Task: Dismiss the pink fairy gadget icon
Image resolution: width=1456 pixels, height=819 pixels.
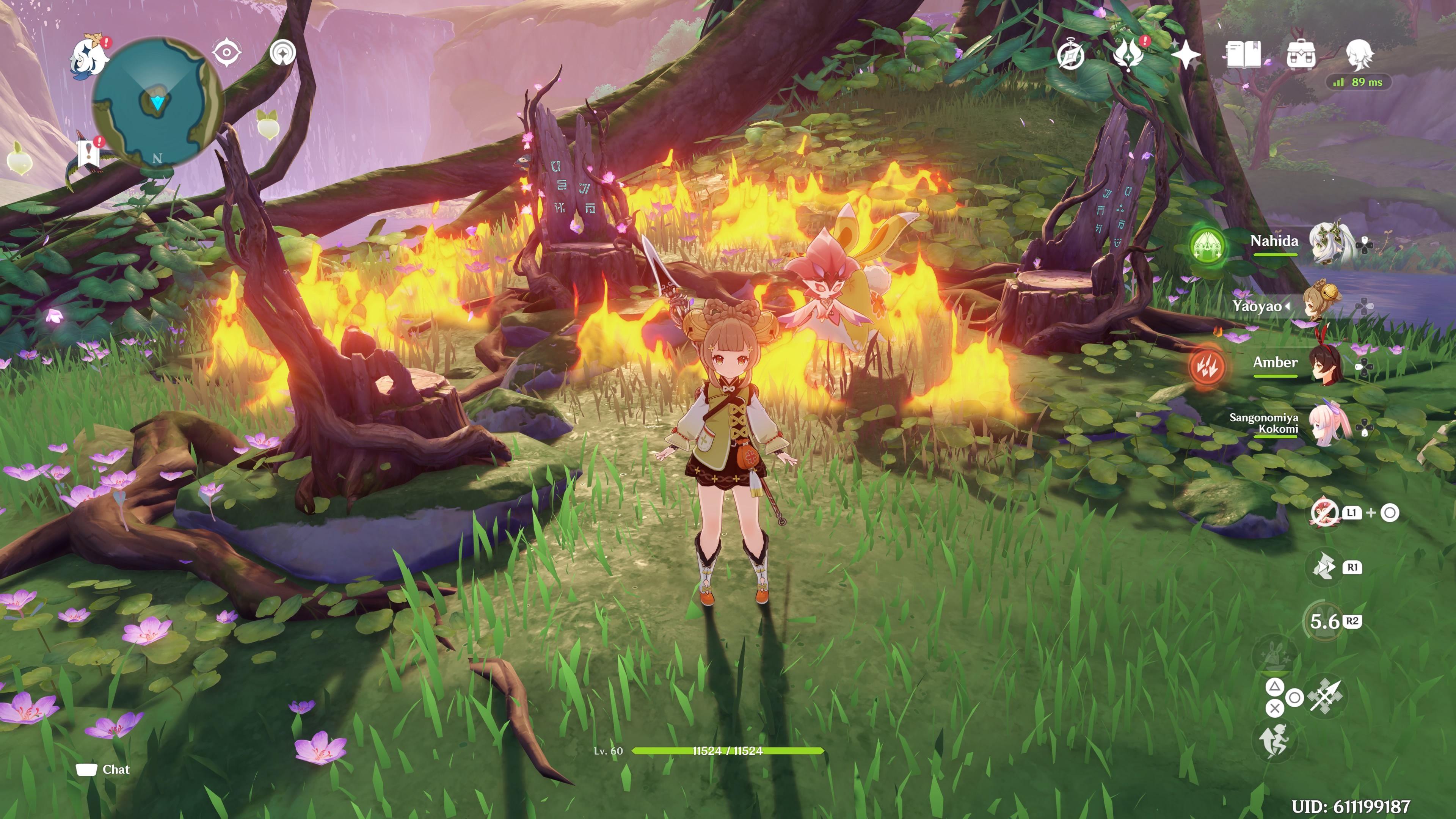Action: pyautogui.click(x=1324, y=513)
